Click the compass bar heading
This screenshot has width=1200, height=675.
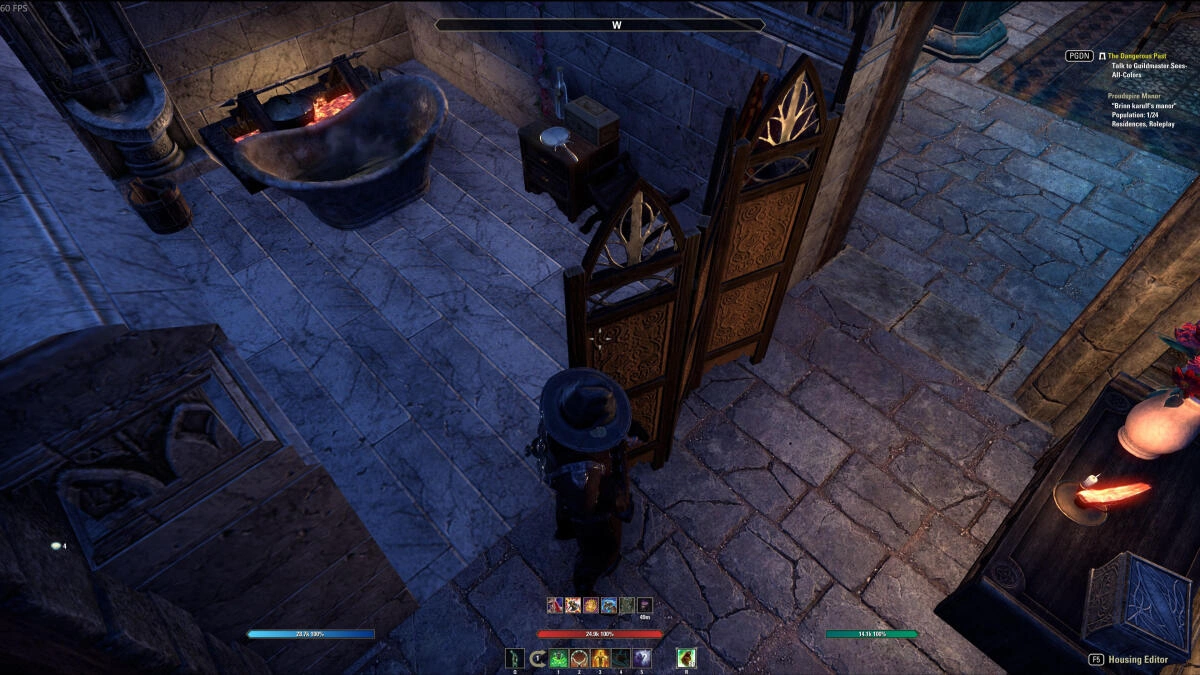pos(600,25)
